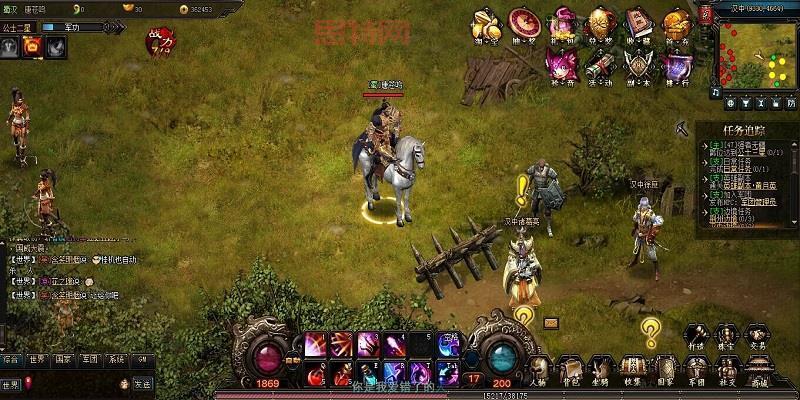Open the 国家 nation menu
Viewport: 800px width, 400px height.
(x=663, y=368)
